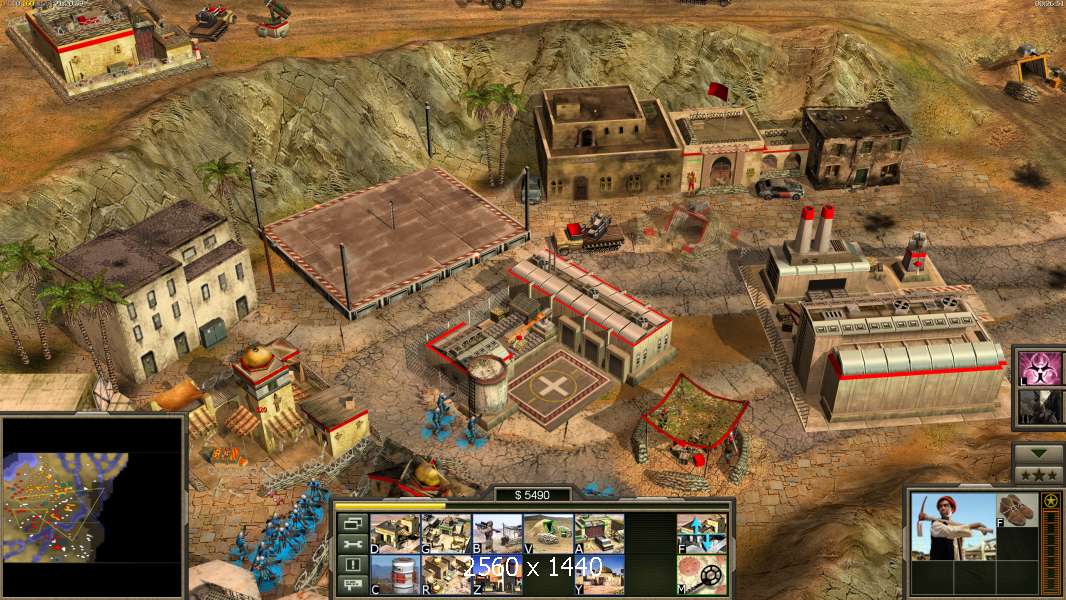Choose the garage build option with hotkey A

point(599,533)
